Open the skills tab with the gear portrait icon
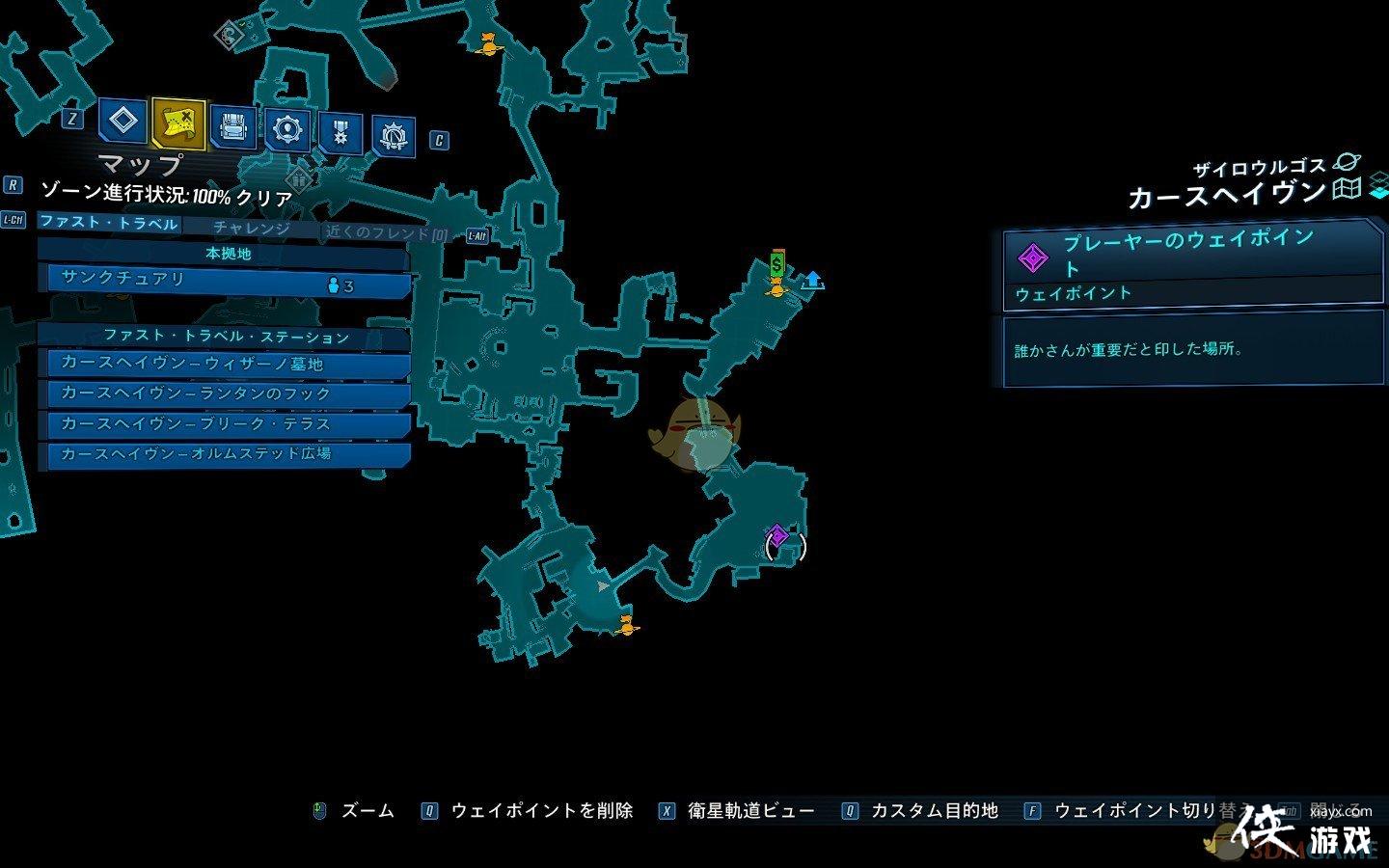 pyautogui.click(x=287, y=129)
